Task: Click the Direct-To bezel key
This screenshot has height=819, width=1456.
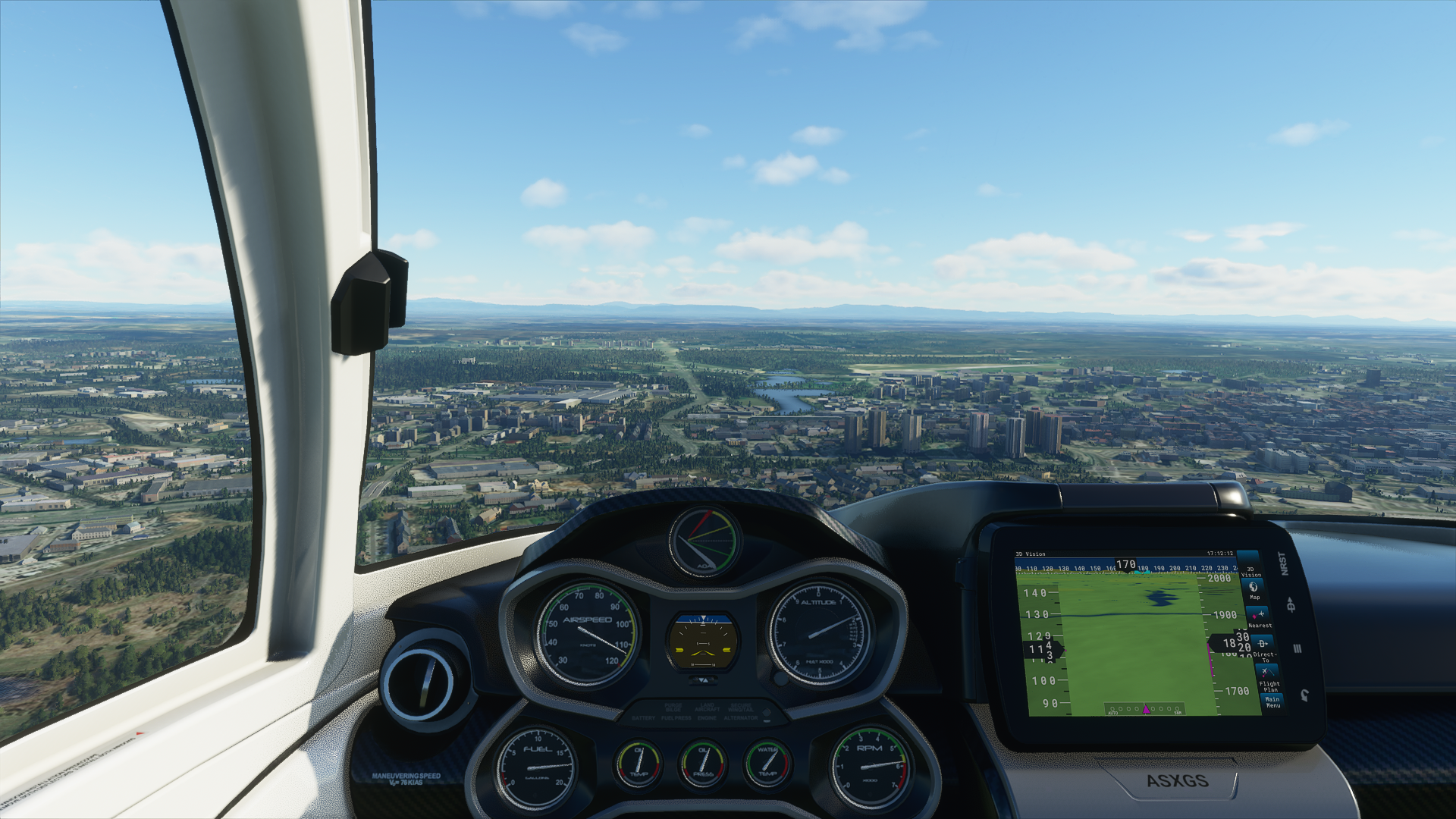Action: tap(1291, 604)
